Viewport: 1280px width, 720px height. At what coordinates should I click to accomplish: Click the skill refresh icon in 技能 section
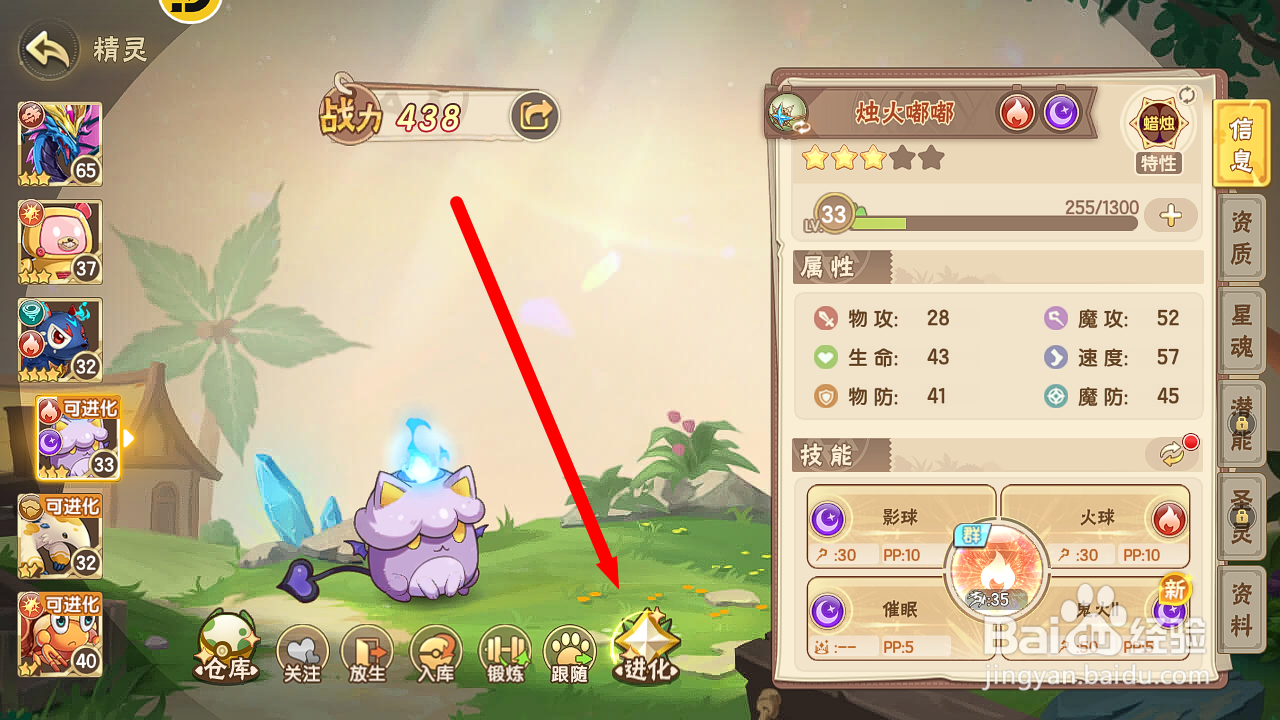[x=1170, y=452]
